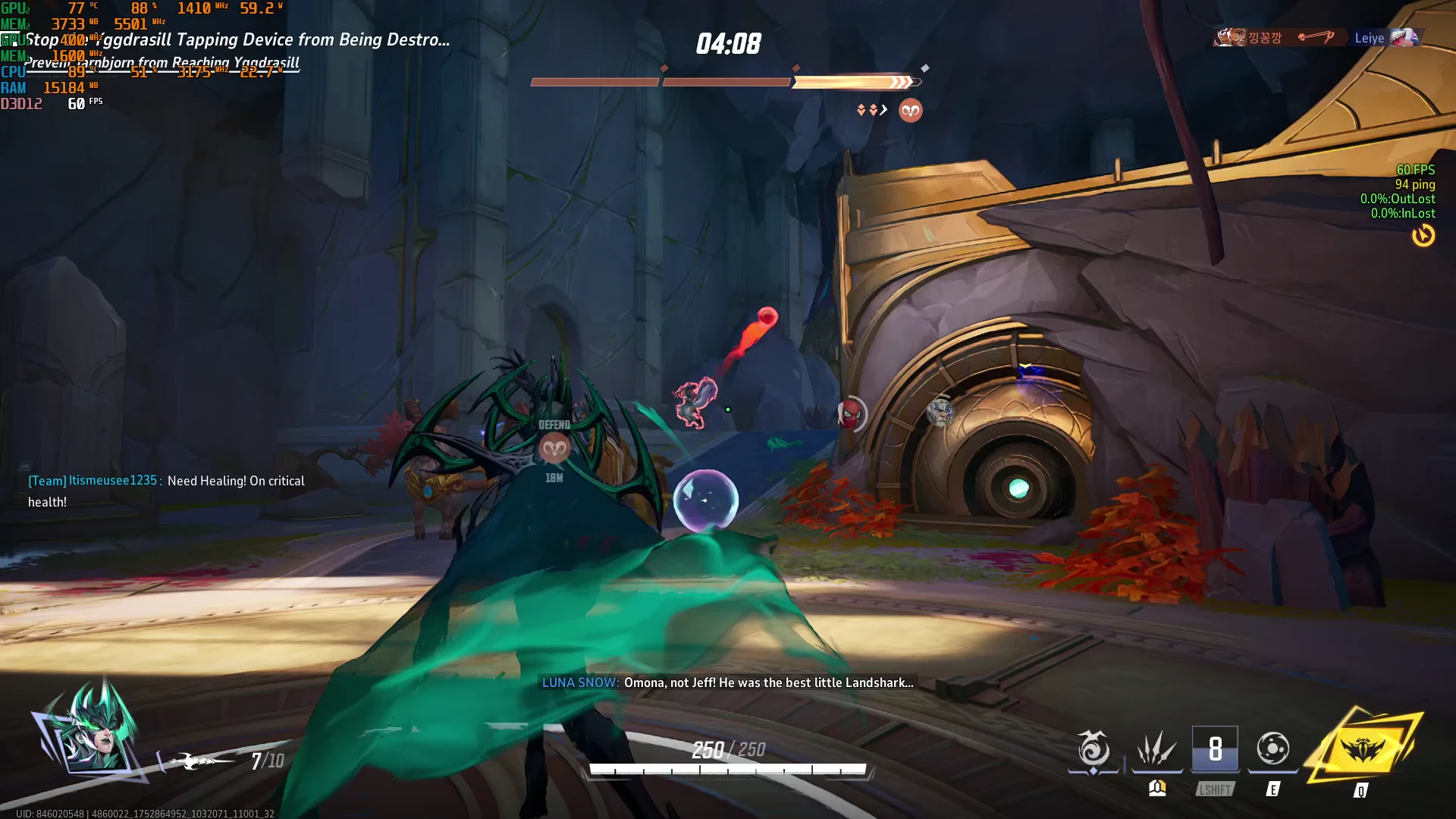Activate Hela's glowing yellow ultimate ability
The image size is (1456, 819).
click(1363, 750)
